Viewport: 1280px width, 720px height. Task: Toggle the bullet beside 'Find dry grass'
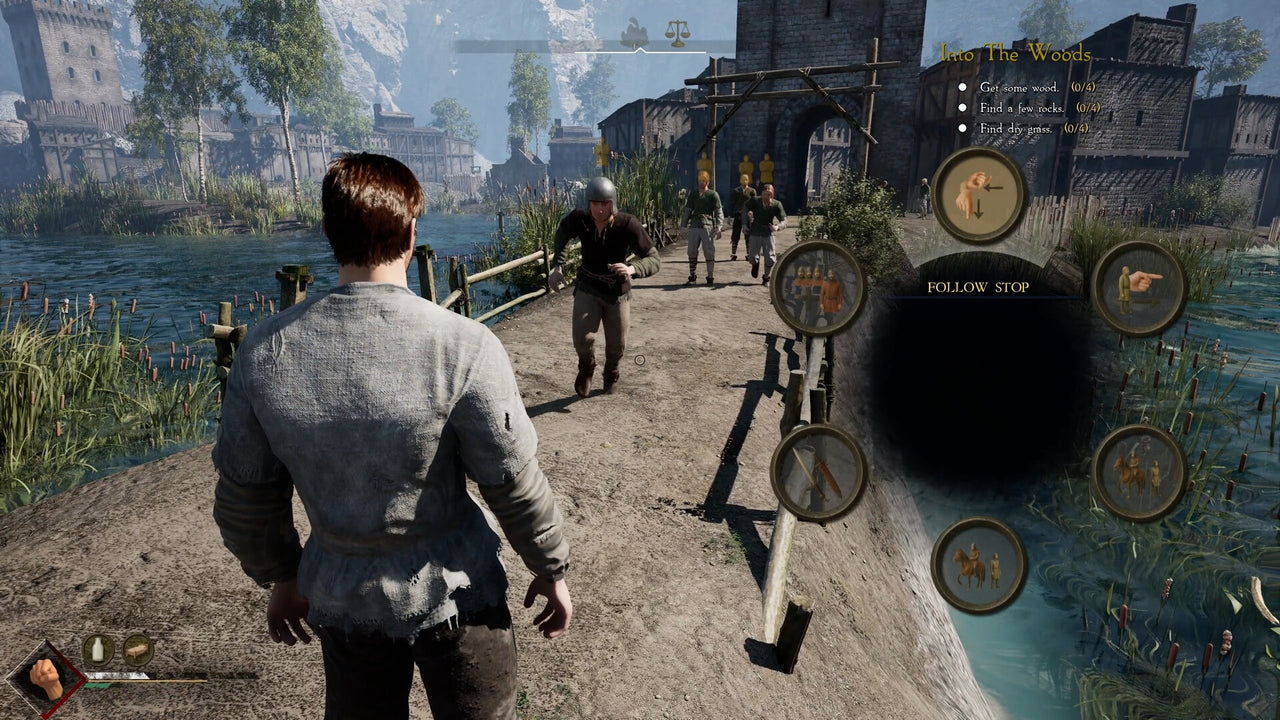962,127
